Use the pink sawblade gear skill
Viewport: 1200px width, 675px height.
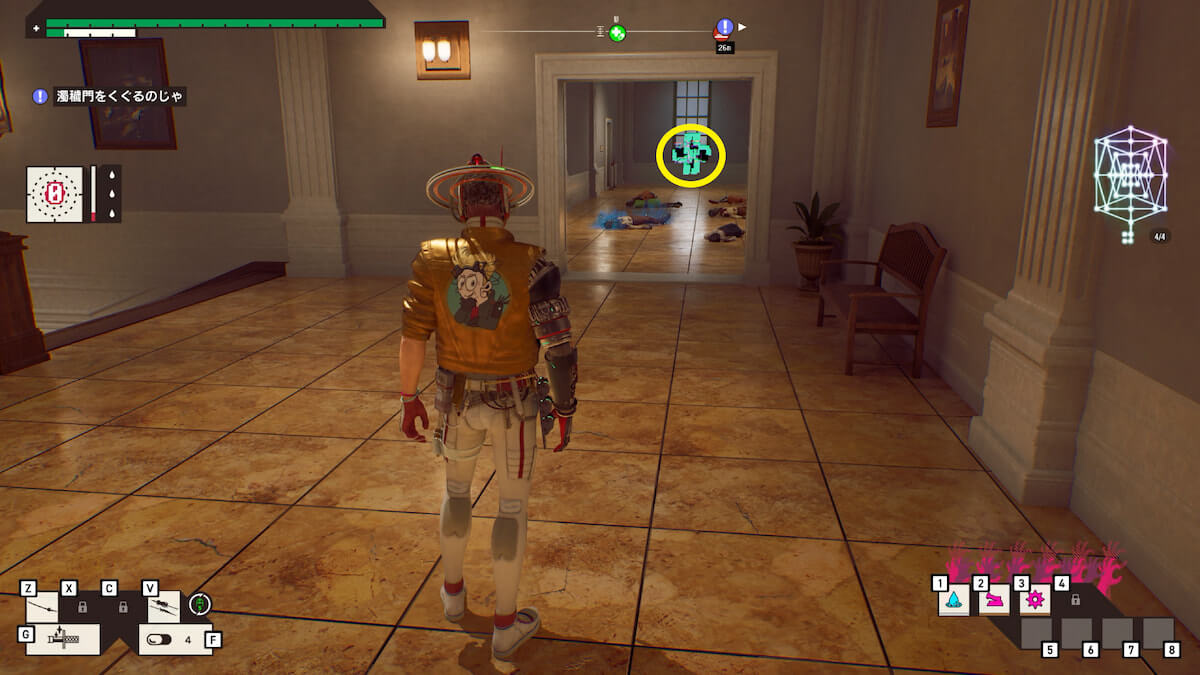[x=1034, y=600]
